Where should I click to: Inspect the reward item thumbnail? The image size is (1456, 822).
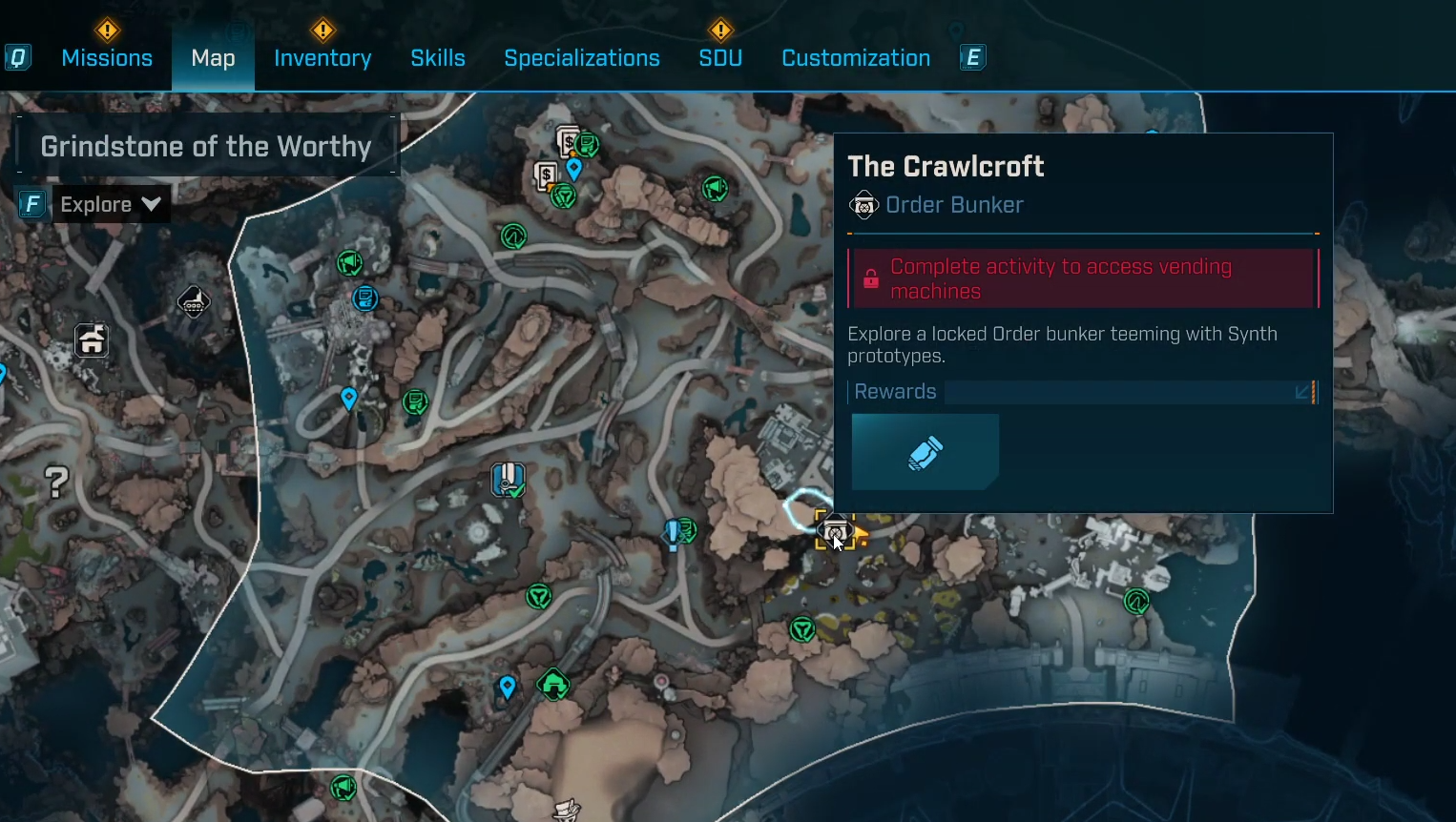[x=925, y=453]
